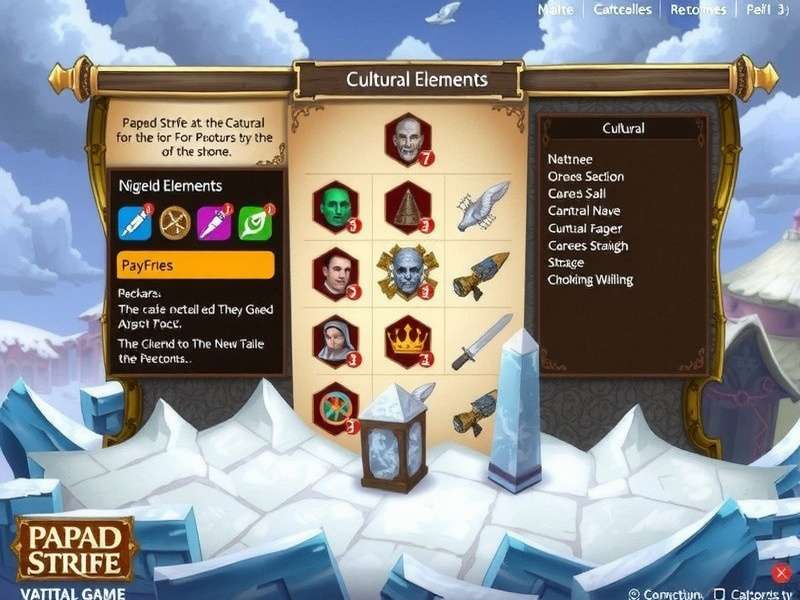Viewport: 800px width, 600px height.
Task: Choose the Choking Willing list entry
Action: point(590,280)
